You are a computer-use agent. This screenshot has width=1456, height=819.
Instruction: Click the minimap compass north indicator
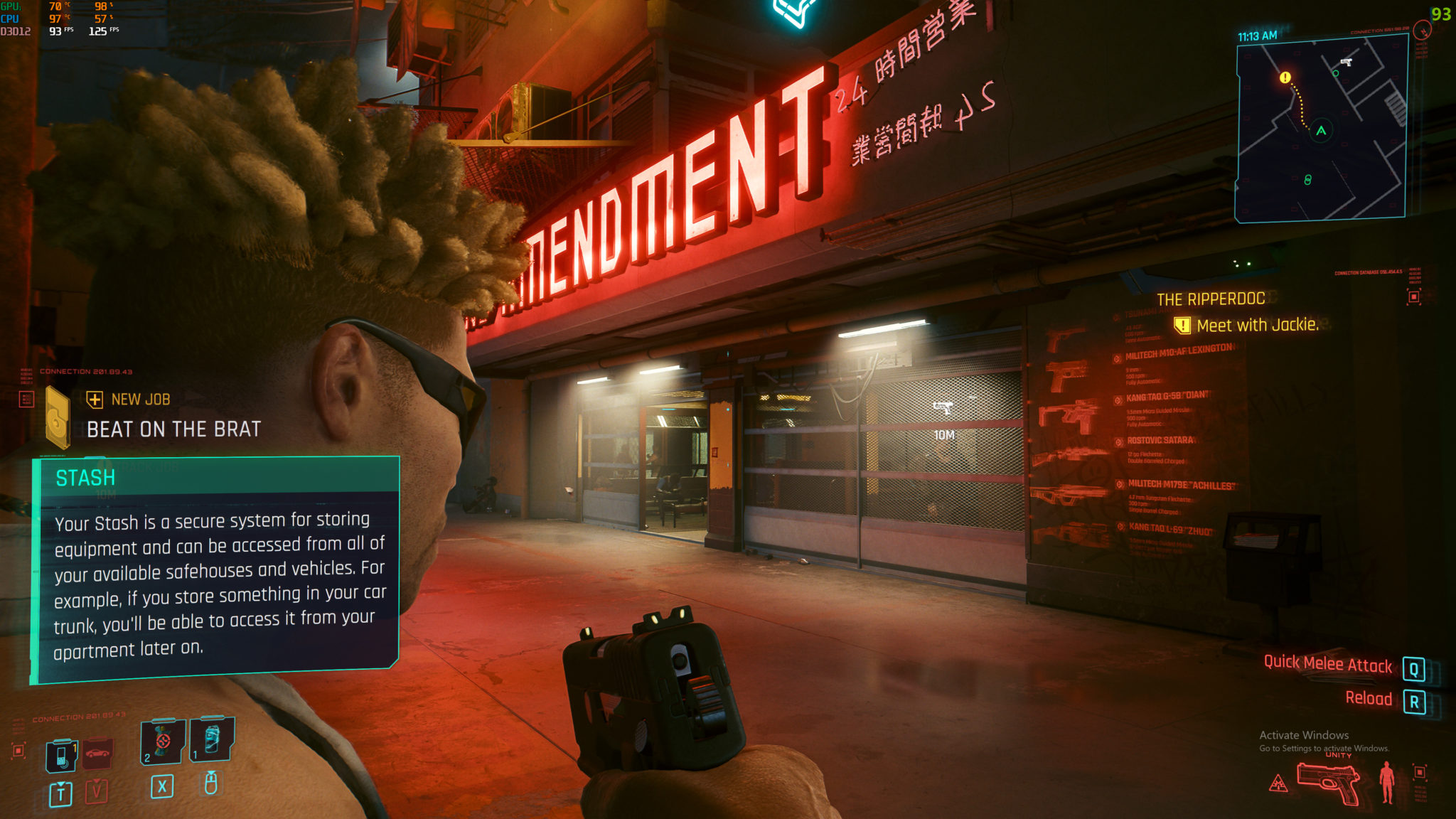coord(1422,30)
